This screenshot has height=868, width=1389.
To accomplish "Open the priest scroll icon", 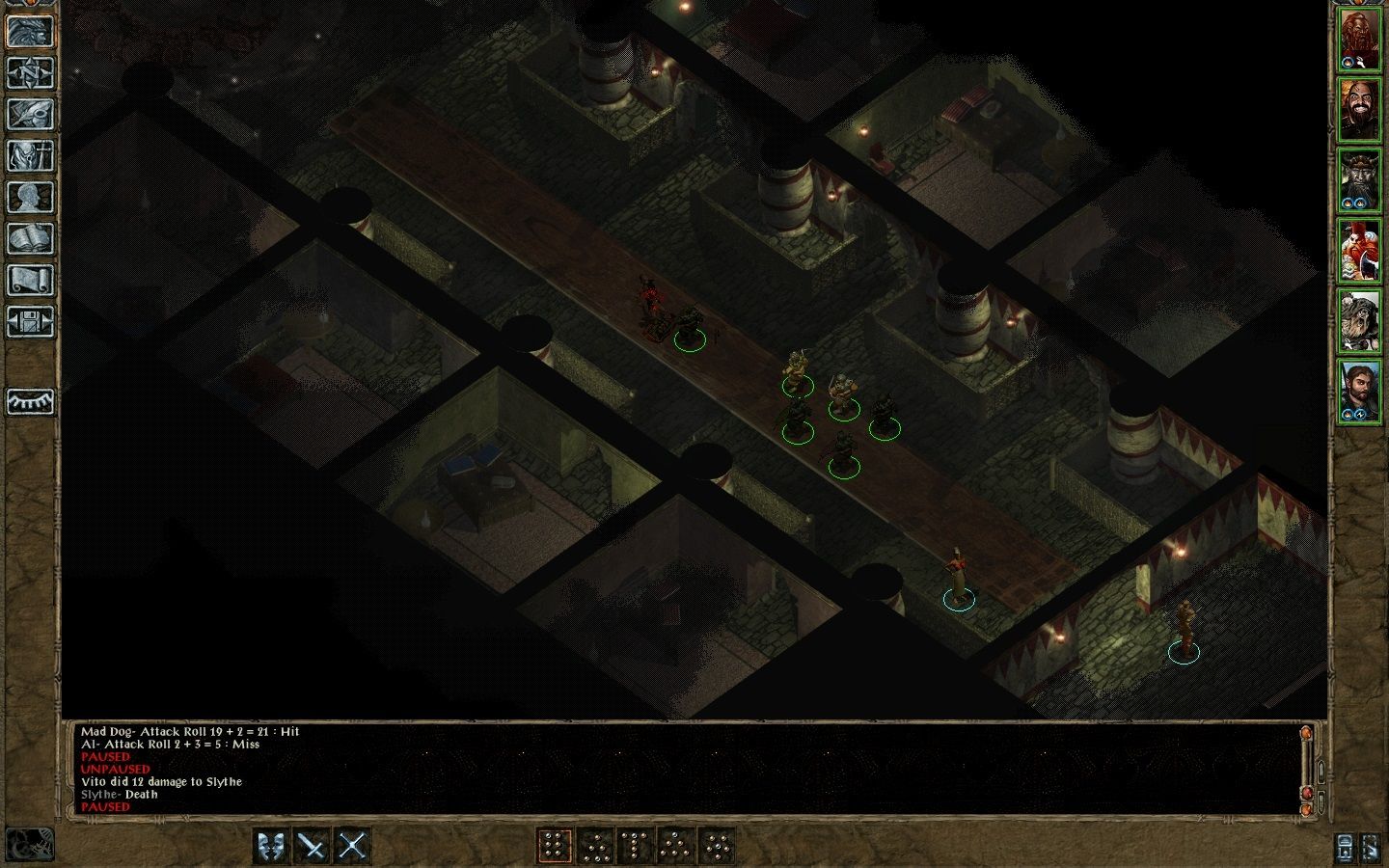I will point(30,281).
